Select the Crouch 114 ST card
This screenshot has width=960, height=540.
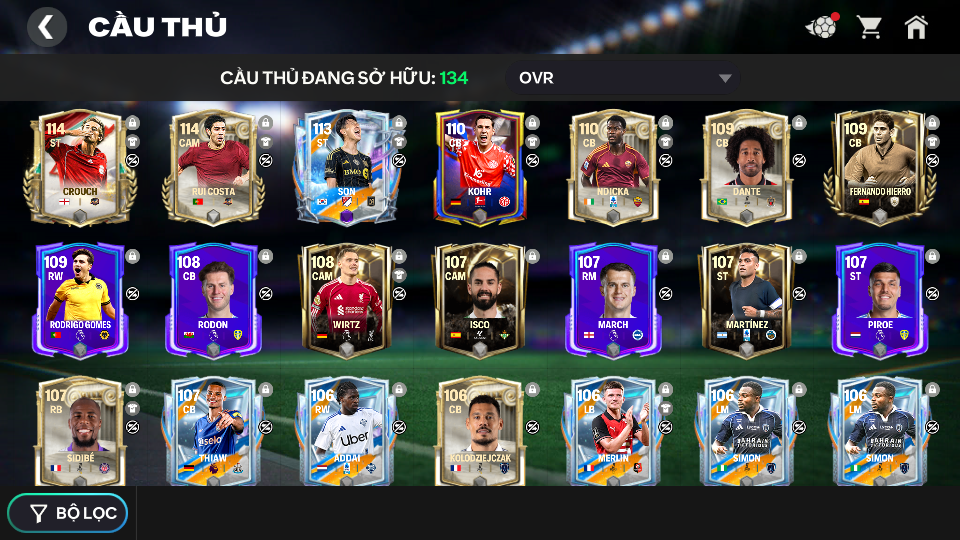coord(80,167)
